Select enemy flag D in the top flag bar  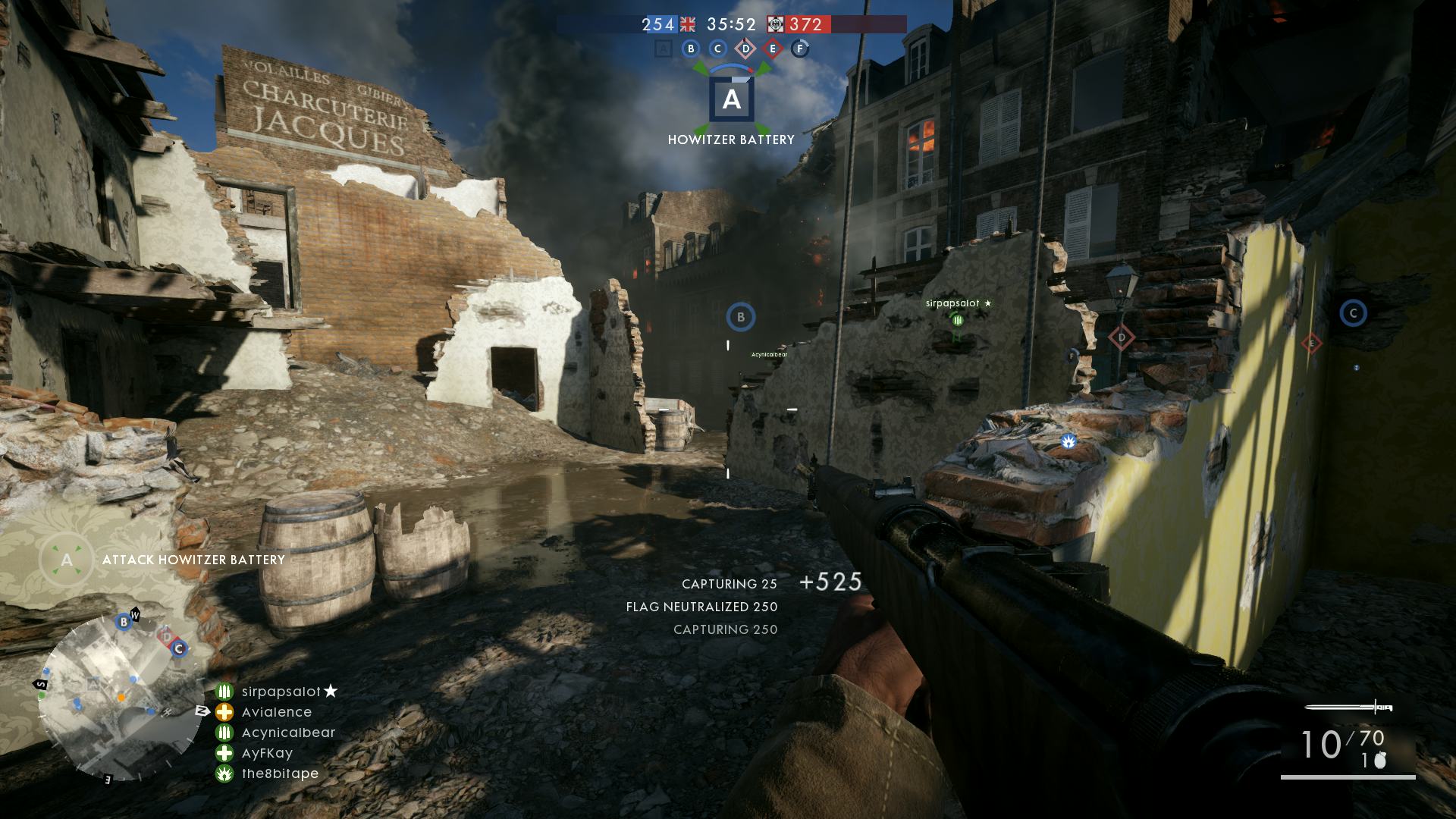point(745,49)
